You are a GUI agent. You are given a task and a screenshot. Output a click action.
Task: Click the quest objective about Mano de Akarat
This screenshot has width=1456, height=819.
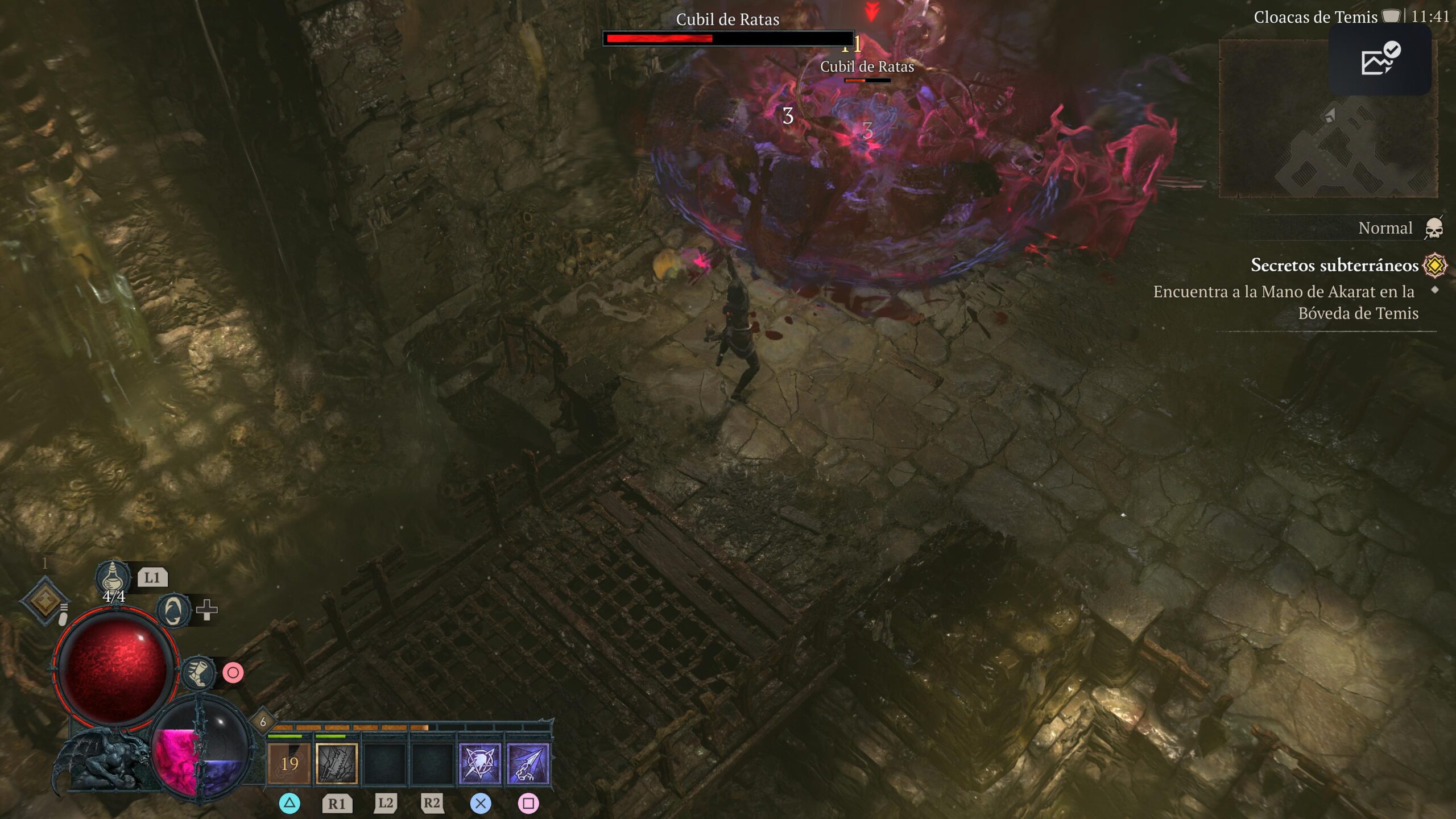coord(1285,302)
